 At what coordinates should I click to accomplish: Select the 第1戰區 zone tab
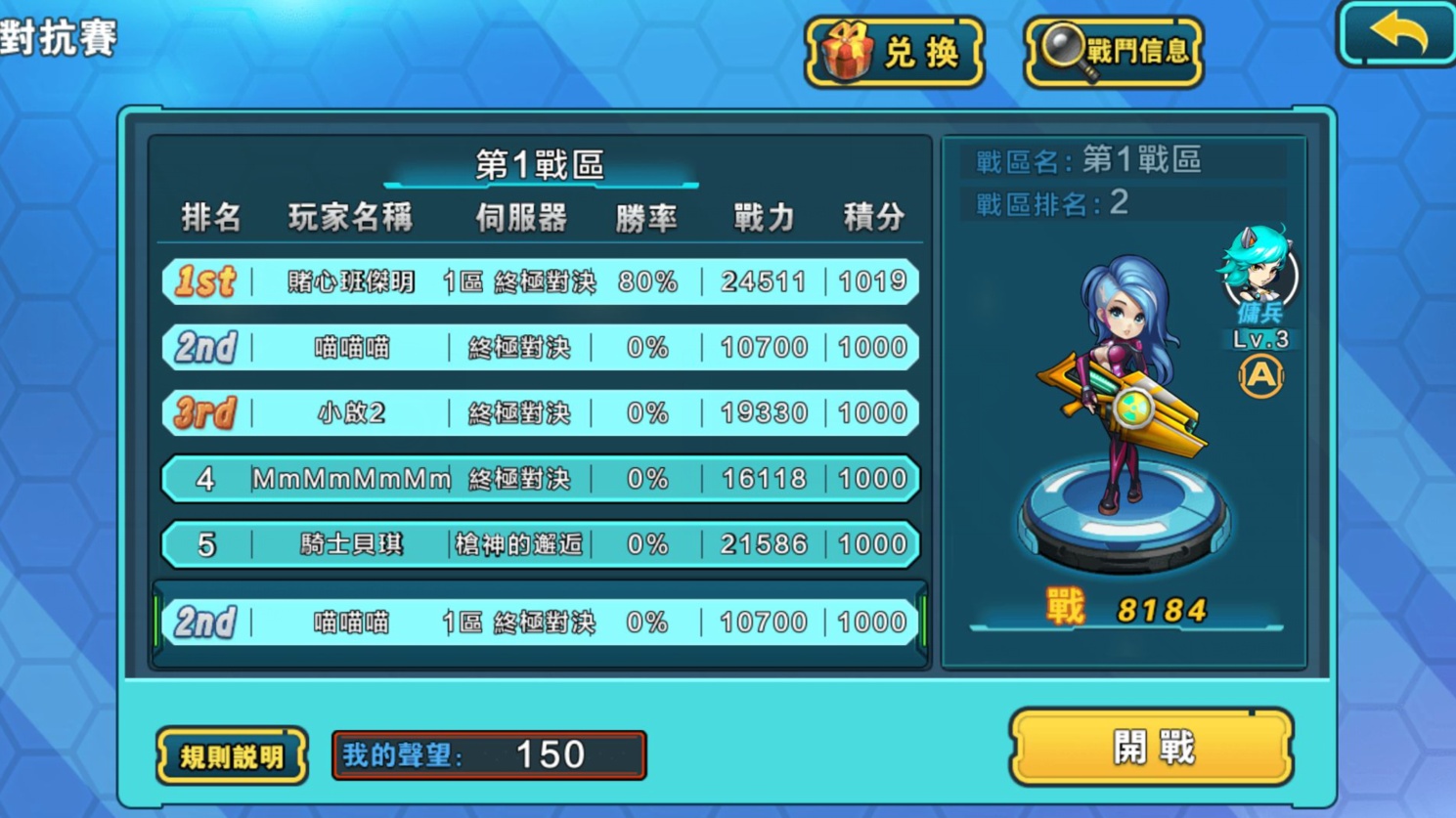[x=541, y=165]
